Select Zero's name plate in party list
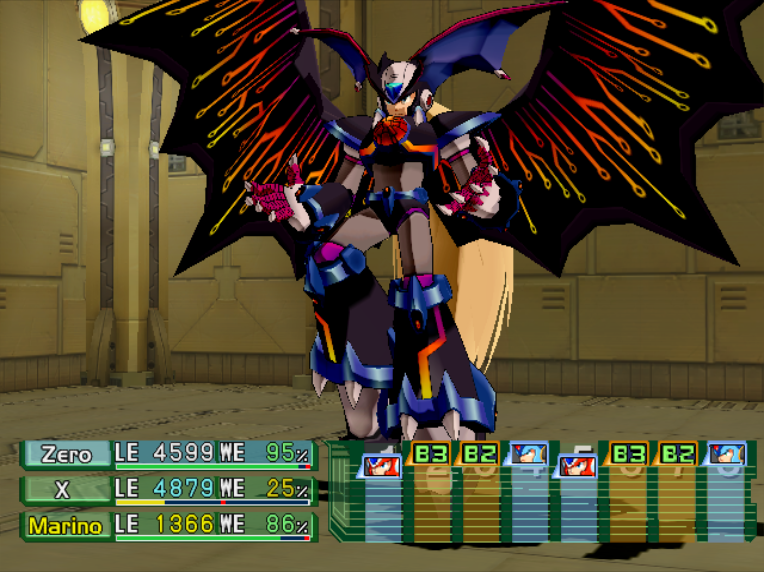 [x=67, y=454]
